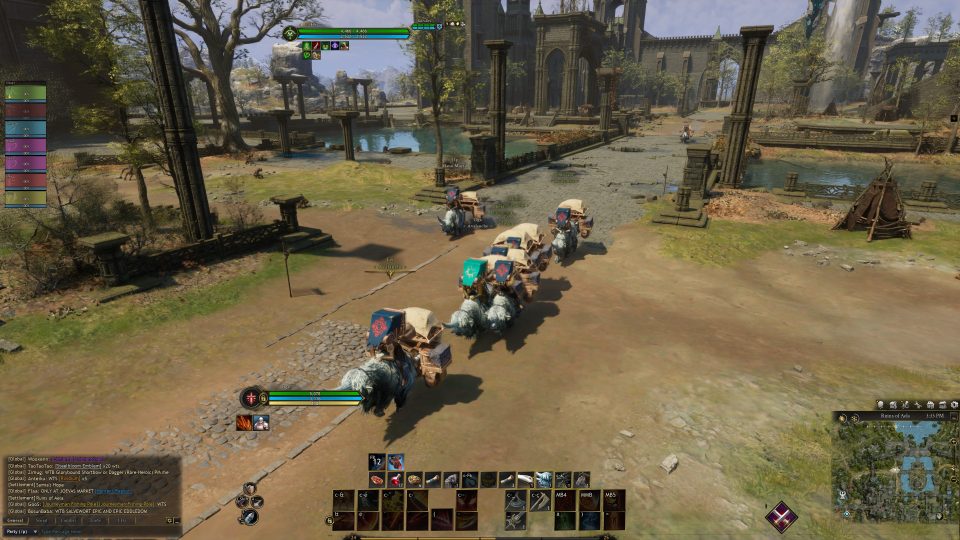Use the red potion hotbar slot
This screenshot has height=540, width=960.
coord(396,480)
